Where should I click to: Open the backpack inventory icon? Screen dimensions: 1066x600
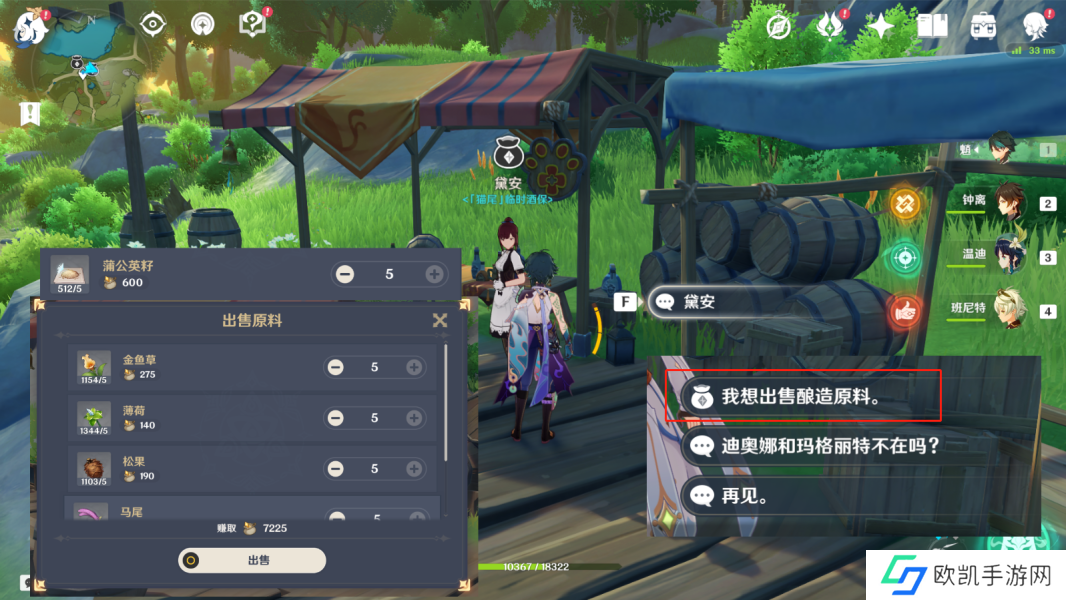[983, 26]
